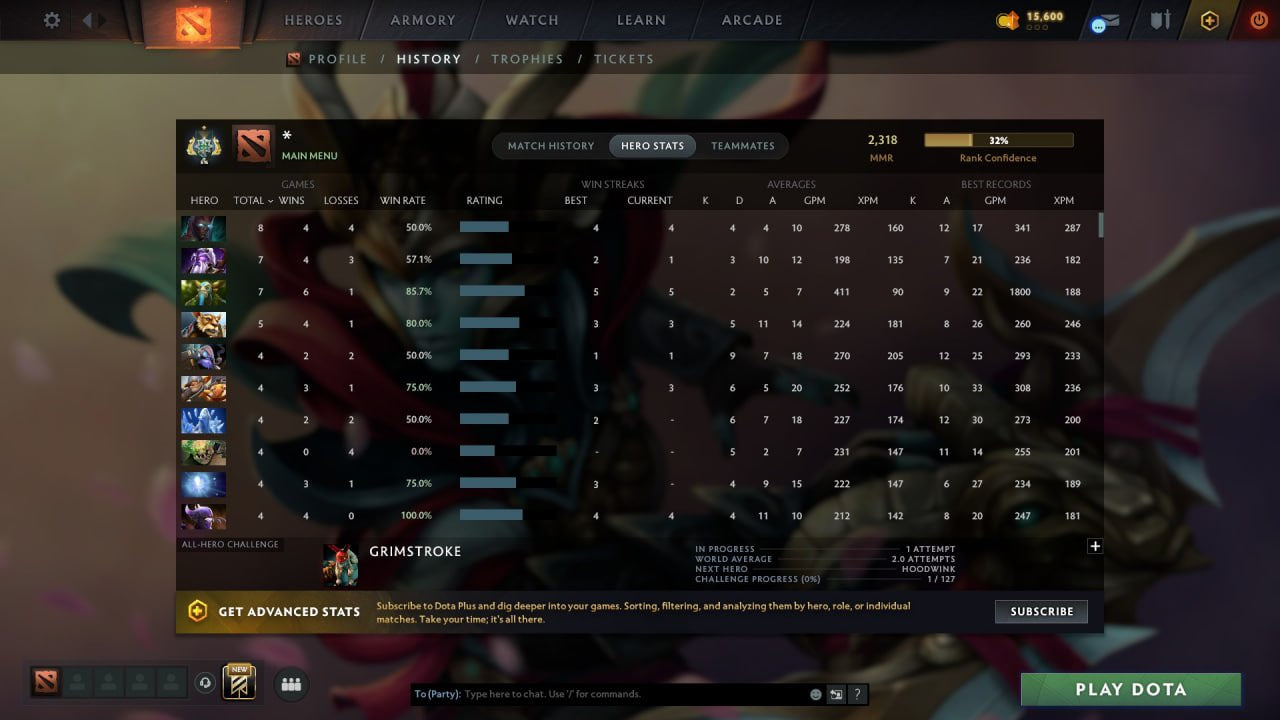
Task: Click the shield and sword combat icon
Action: [1160, 19]
